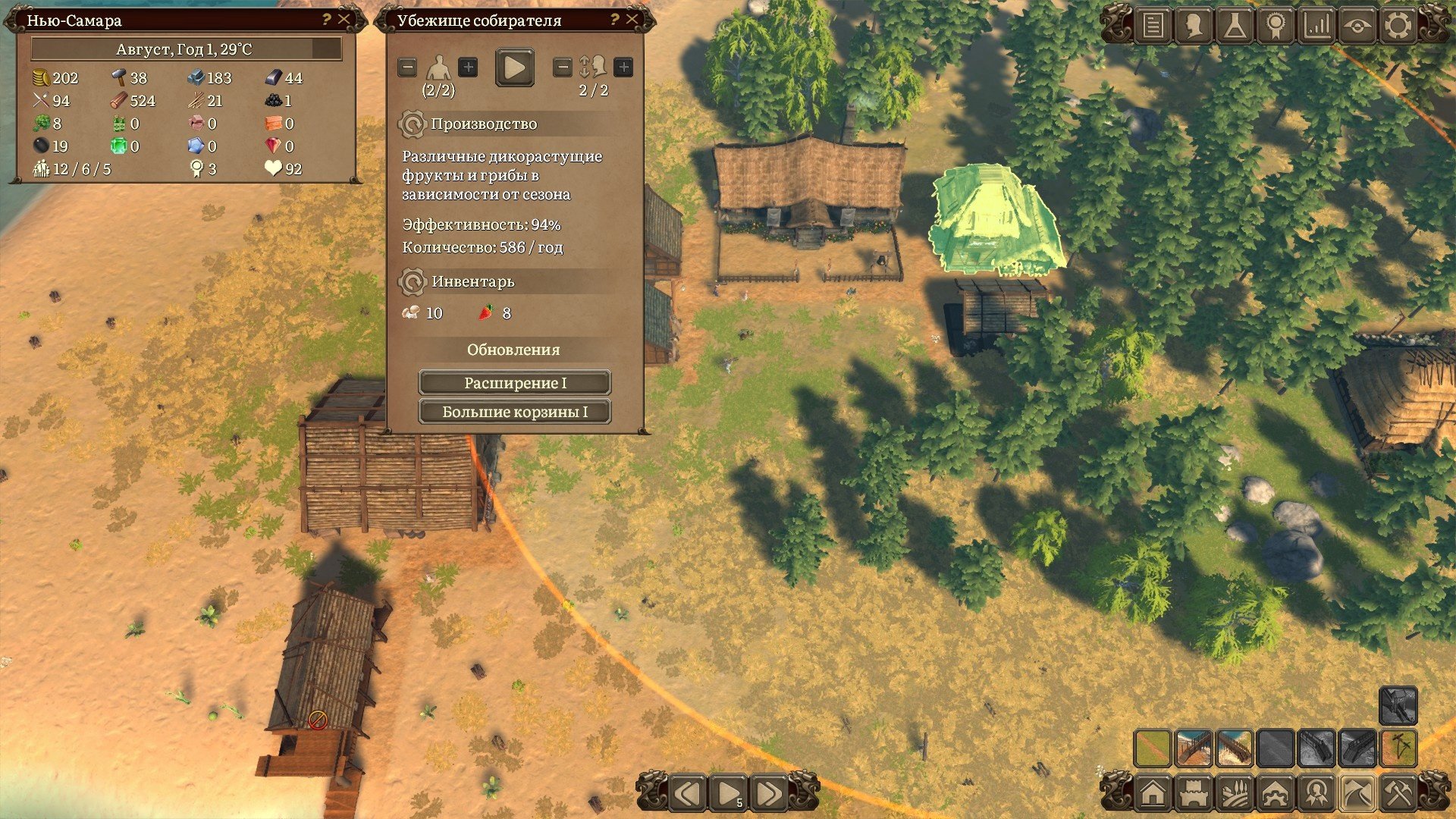The image size is (1456, 819).
Task: Select the dirt road build option
Action: (x=1153, y=748)
